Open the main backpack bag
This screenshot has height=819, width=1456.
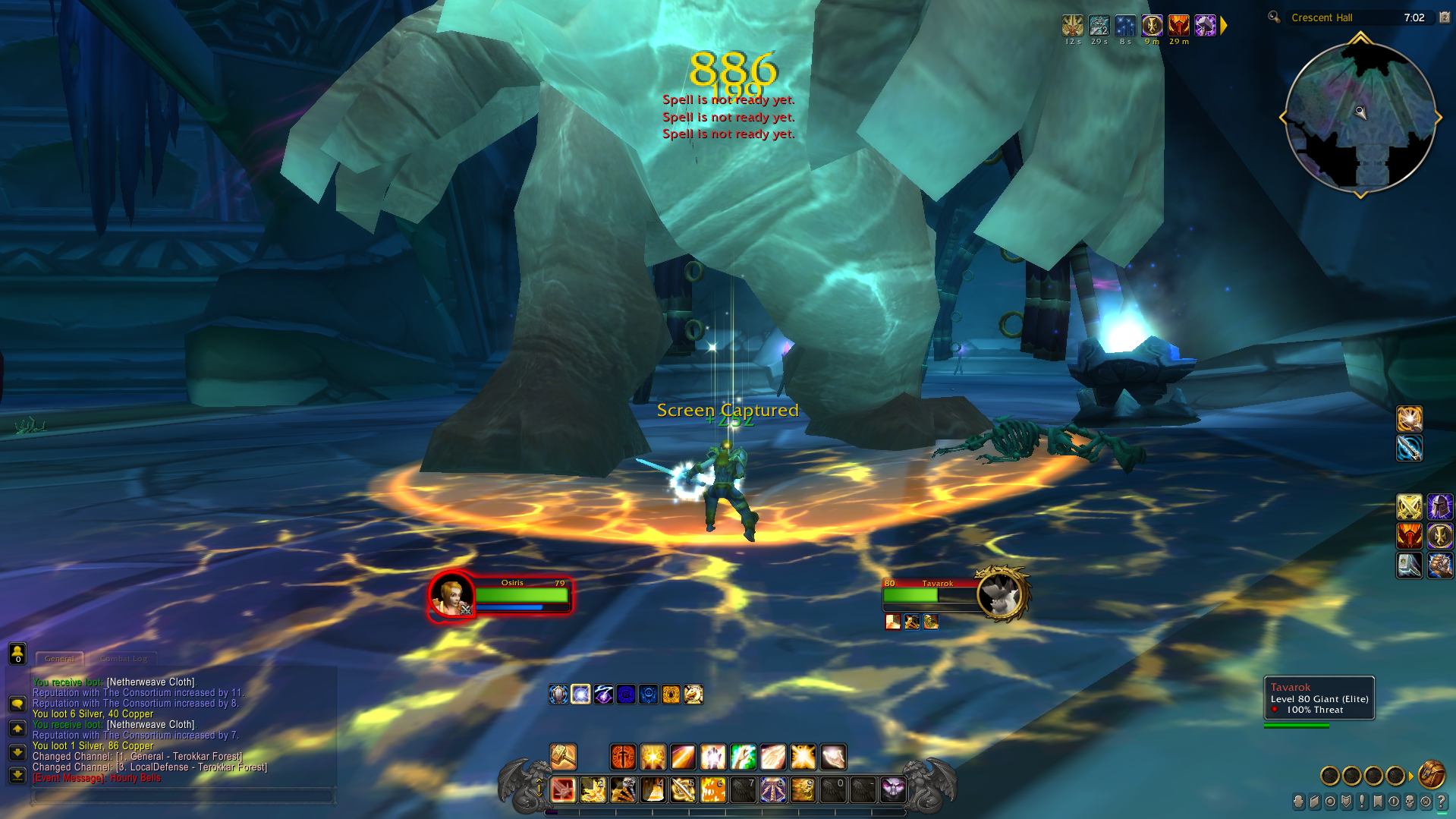click(x=1432, y=775)
